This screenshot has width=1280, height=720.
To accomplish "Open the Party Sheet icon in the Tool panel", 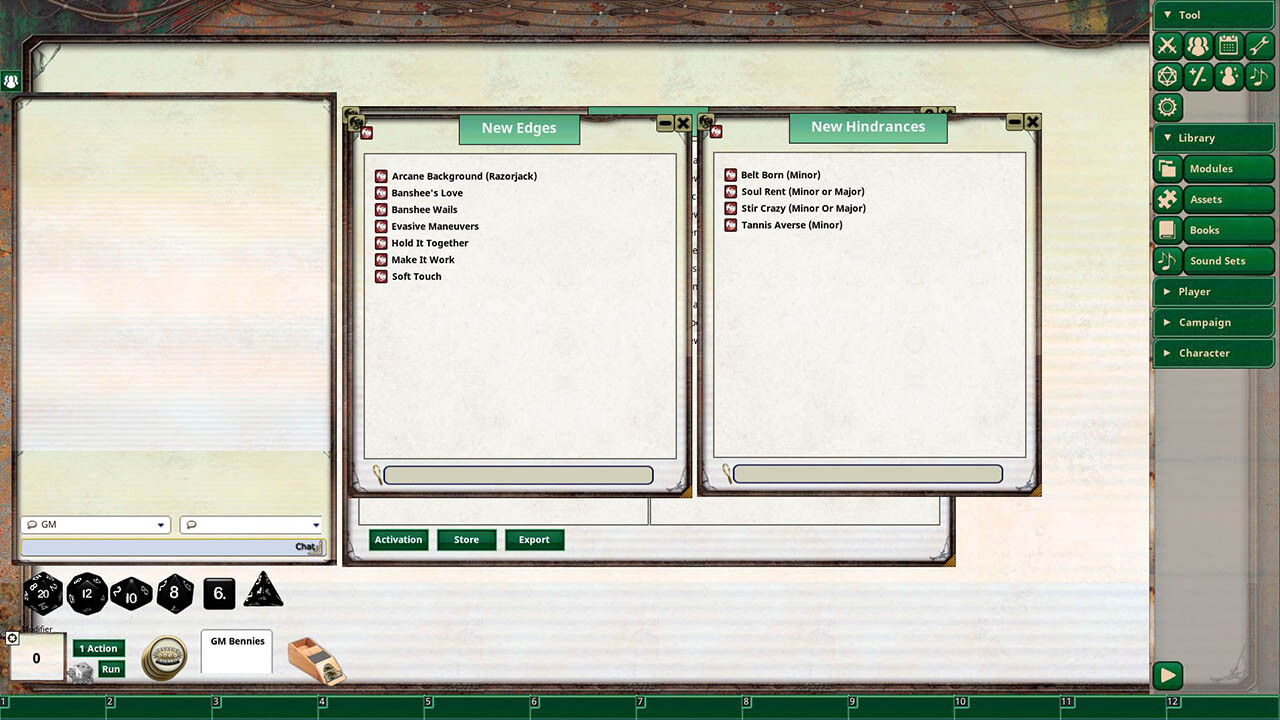I will click(1198, 46).
